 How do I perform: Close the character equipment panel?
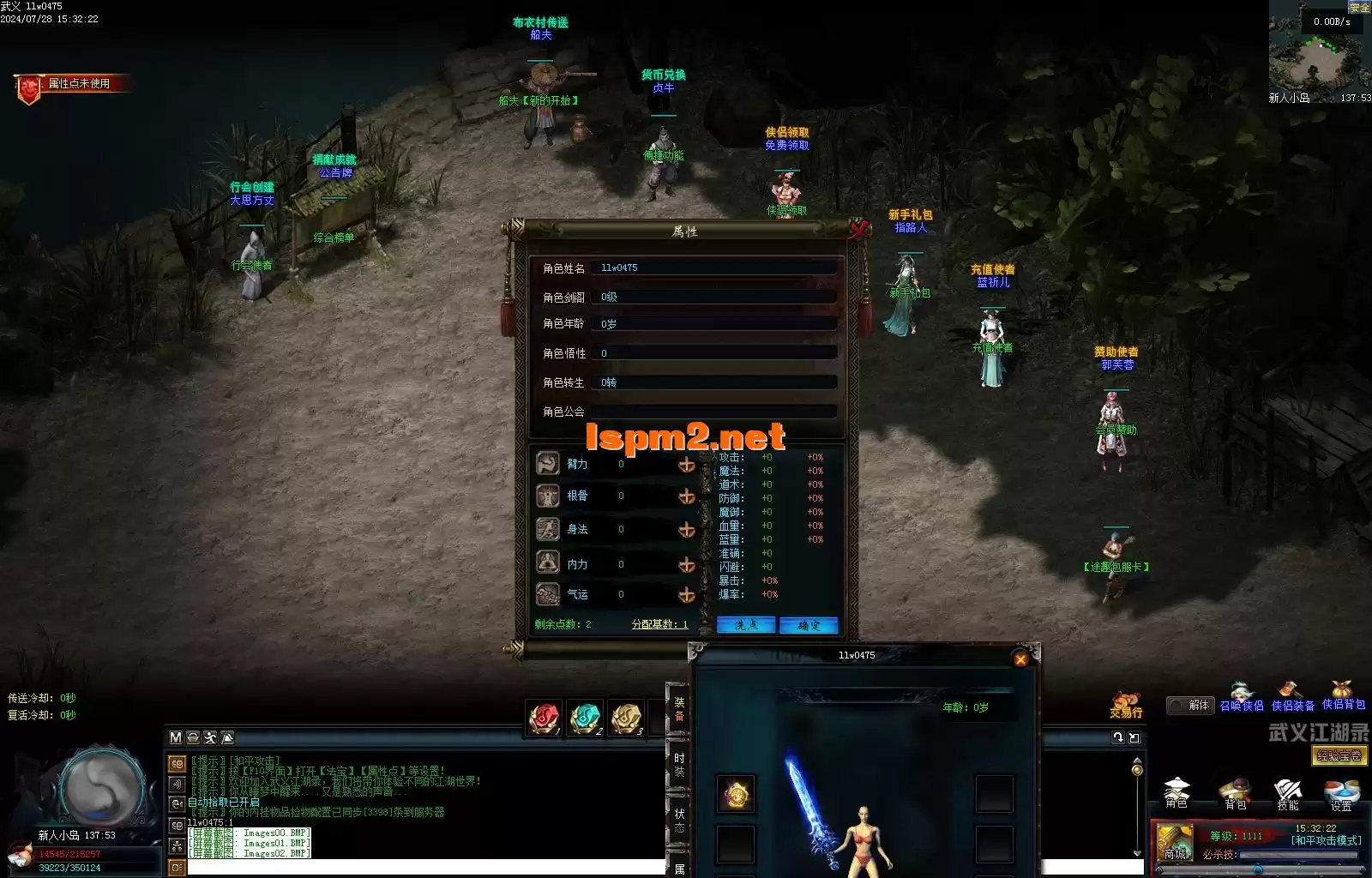(1020, 658)
